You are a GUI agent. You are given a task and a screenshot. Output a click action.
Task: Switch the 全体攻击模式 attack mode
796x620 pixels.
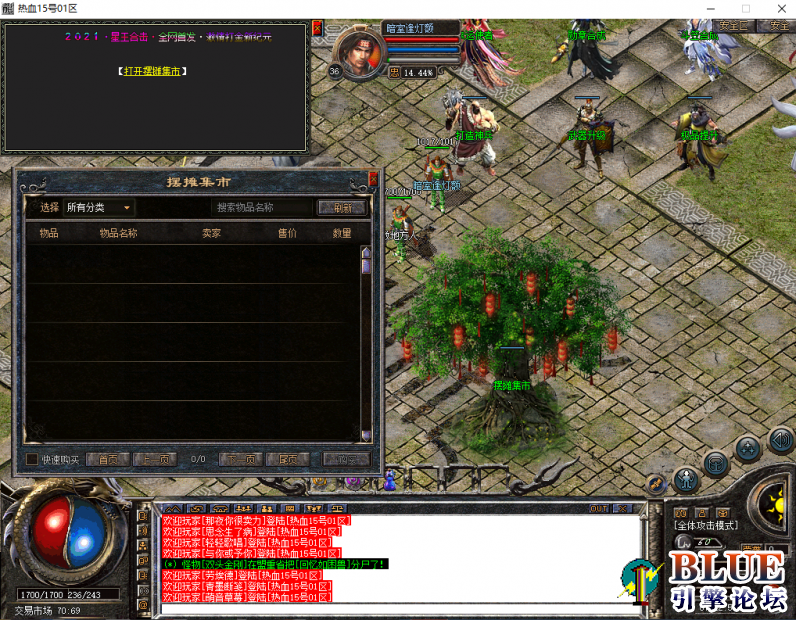click(706, 525)
